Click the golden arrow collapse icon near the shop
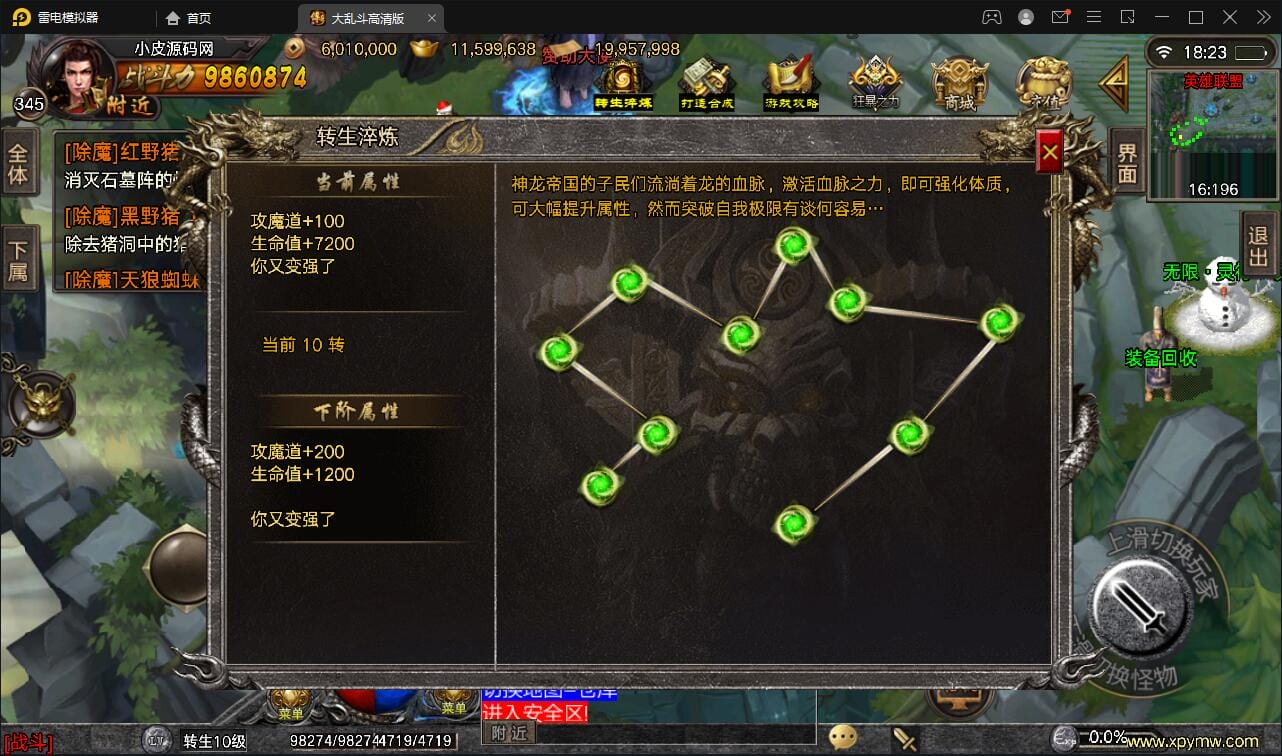The height and width of the screenshot is (756, 1282). pyautogui.click(x=1113, y=85)
